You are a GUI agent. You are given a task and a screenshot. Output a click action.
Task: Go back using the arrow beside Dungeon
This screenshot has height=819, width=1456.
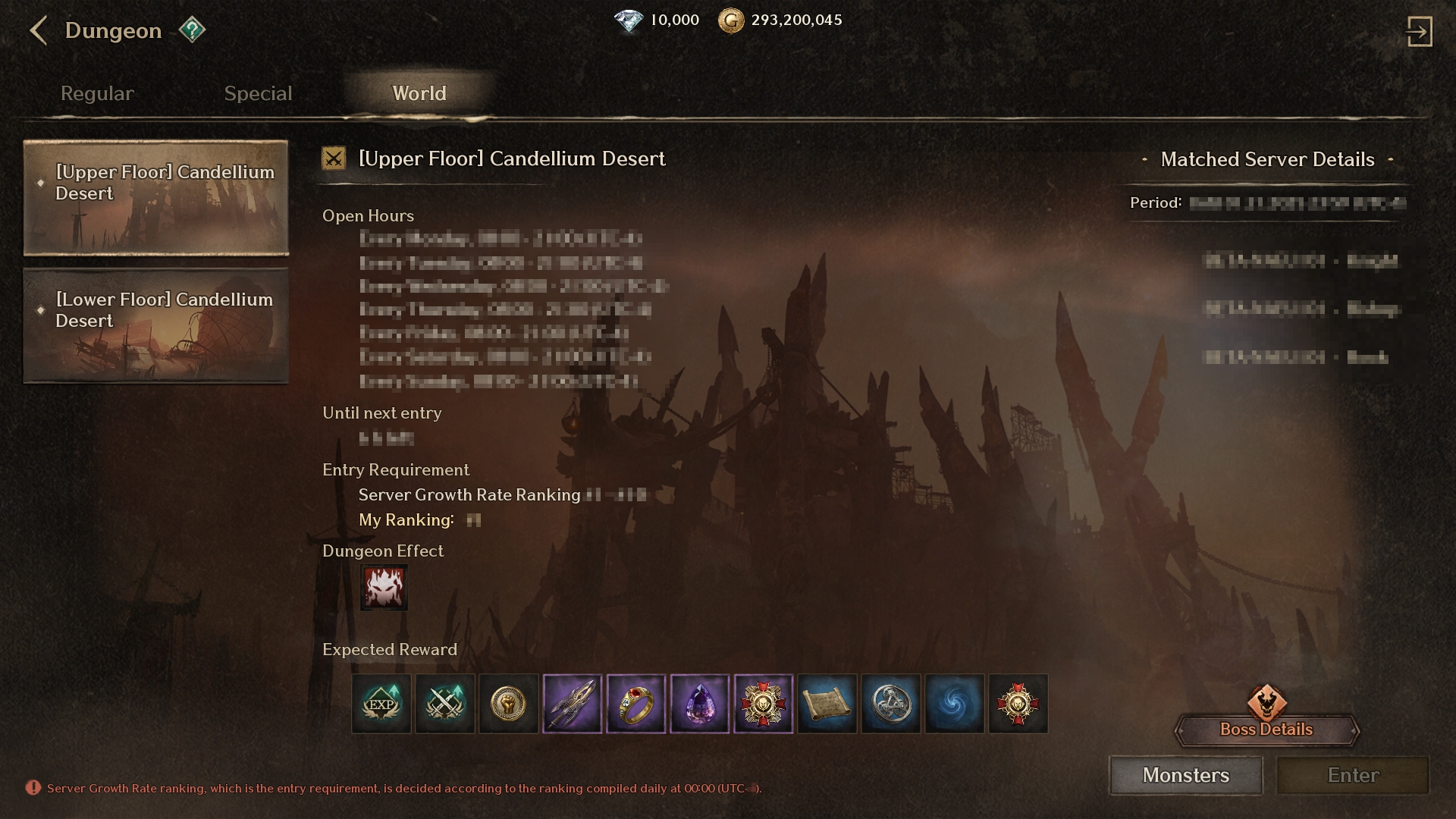pos(38,31)
